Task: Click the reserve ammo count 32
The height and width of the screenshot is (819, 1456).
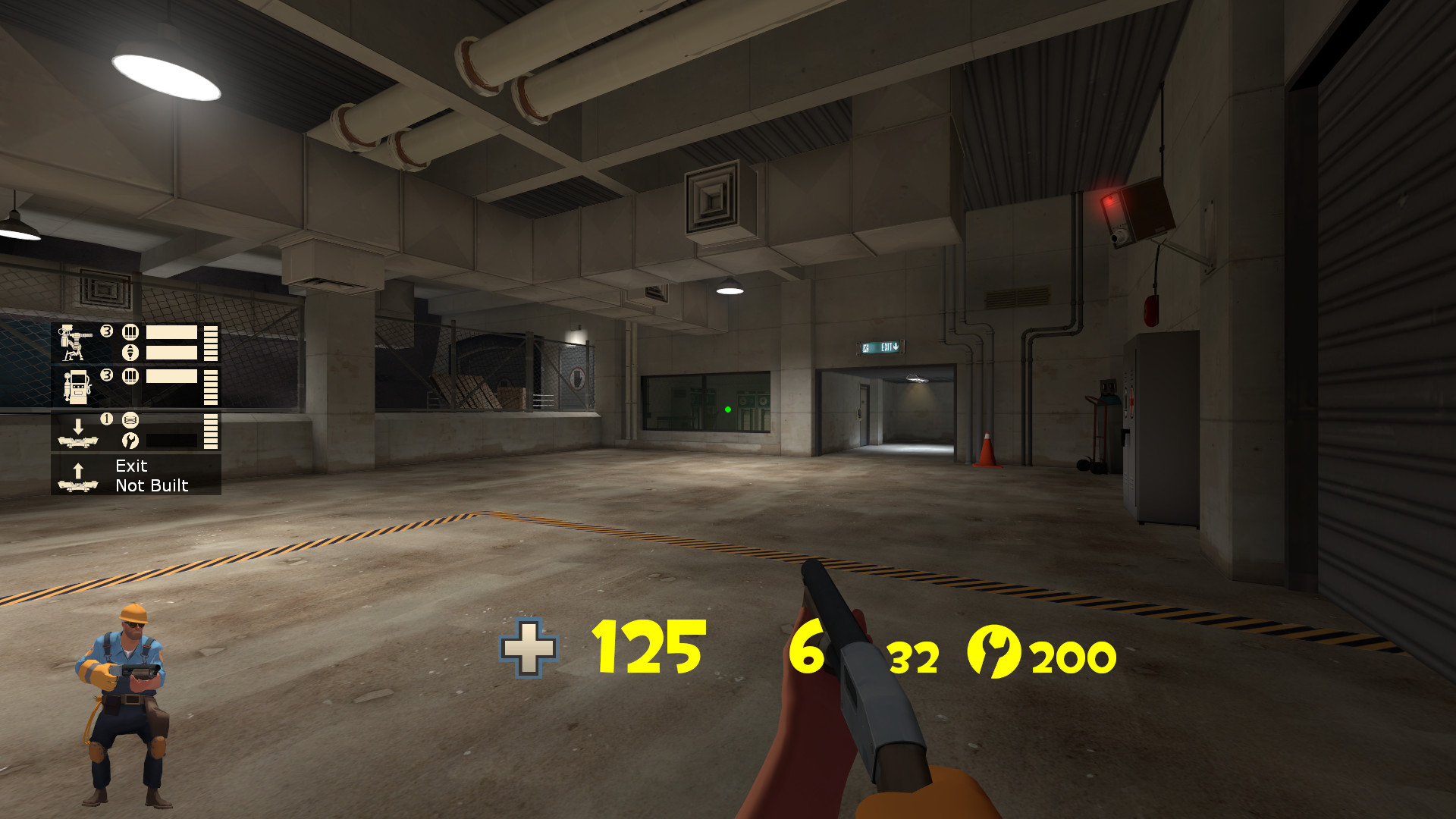Action: tap(914, 657)
